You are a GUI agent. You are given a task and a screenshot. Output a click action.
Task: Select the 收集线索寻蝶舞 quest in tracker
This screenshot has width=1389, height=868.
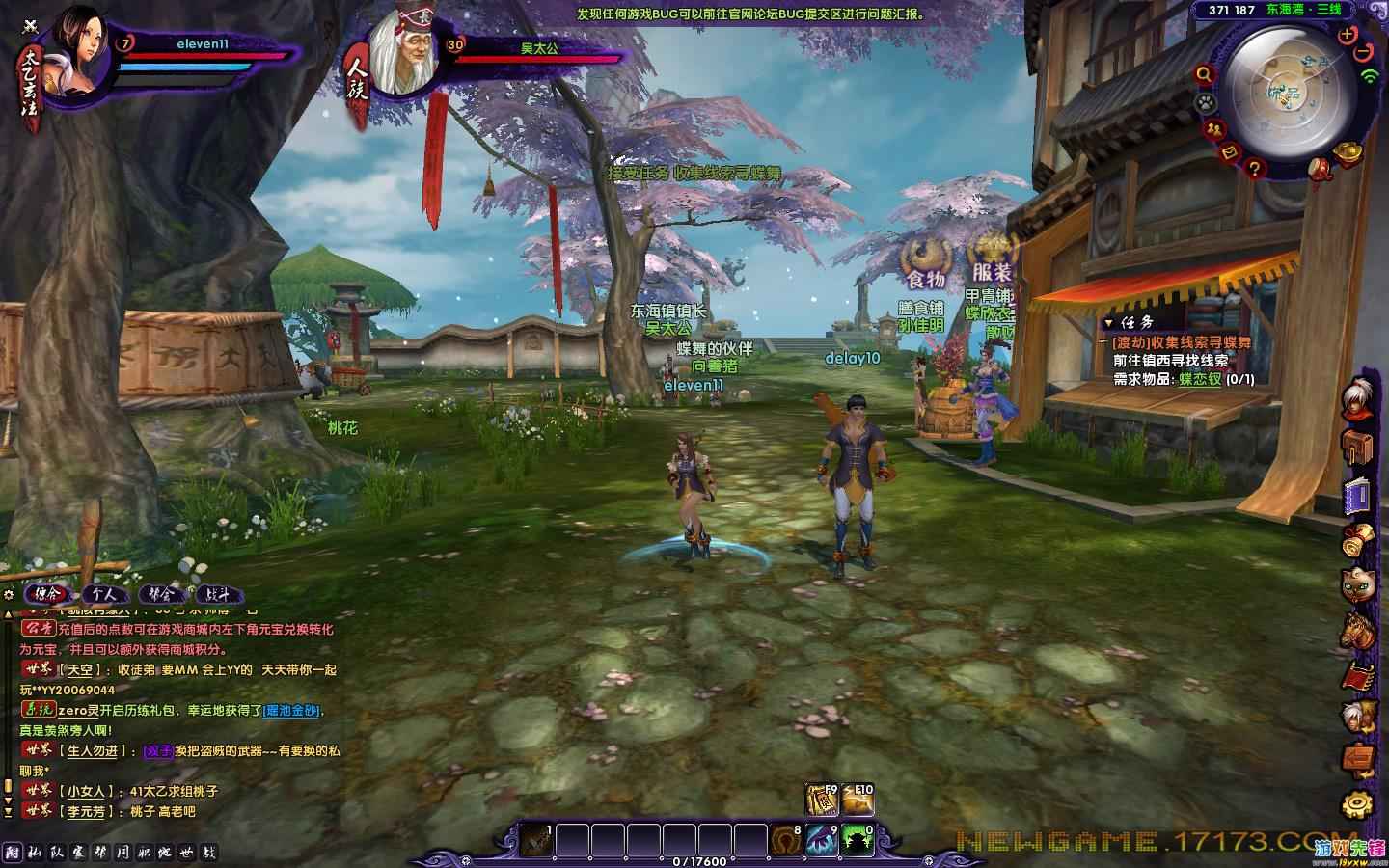click(x=1182, y=342)
